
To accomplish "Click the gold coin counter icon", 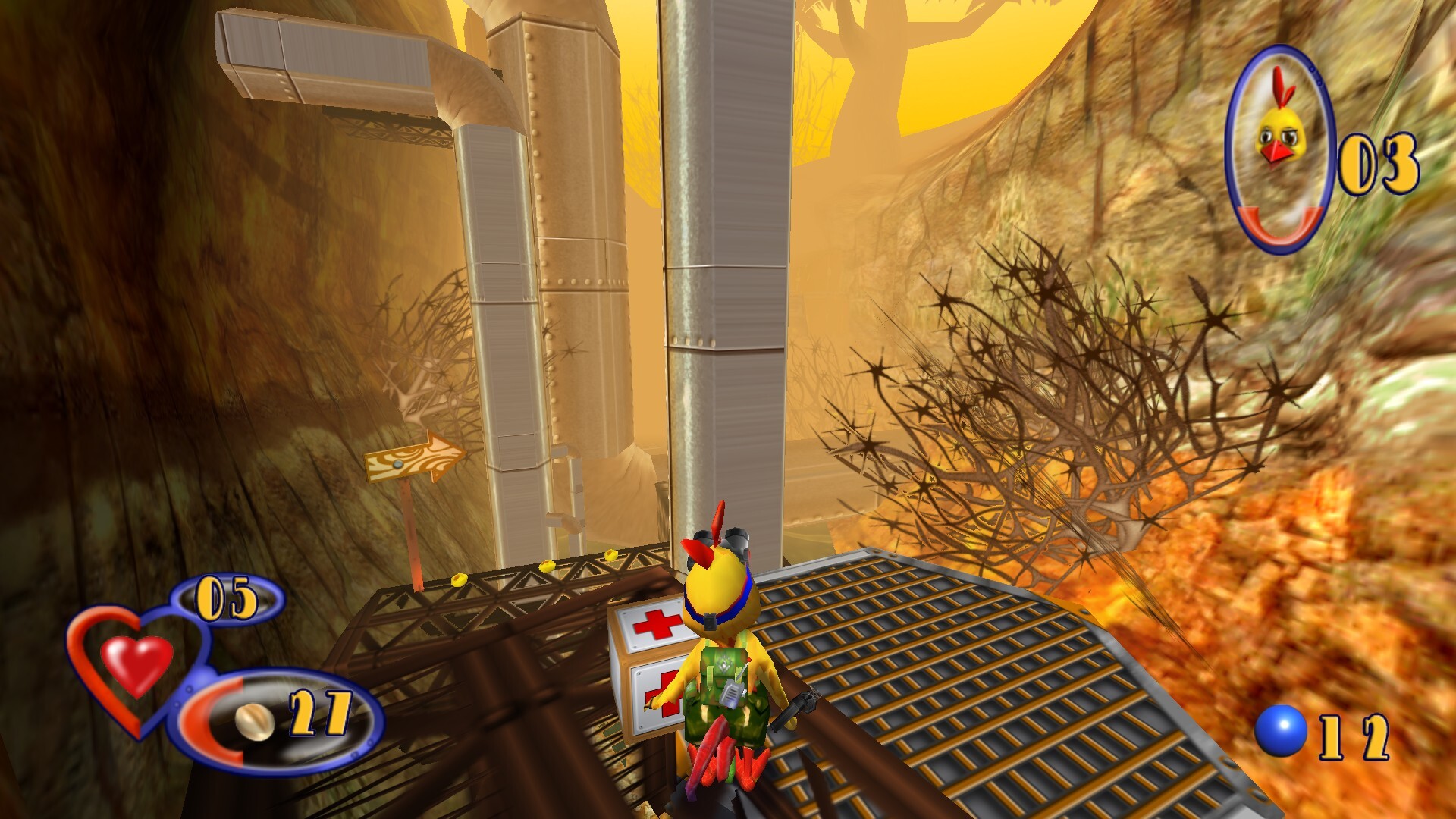I will pyautogui.click(x=254, y=717).
